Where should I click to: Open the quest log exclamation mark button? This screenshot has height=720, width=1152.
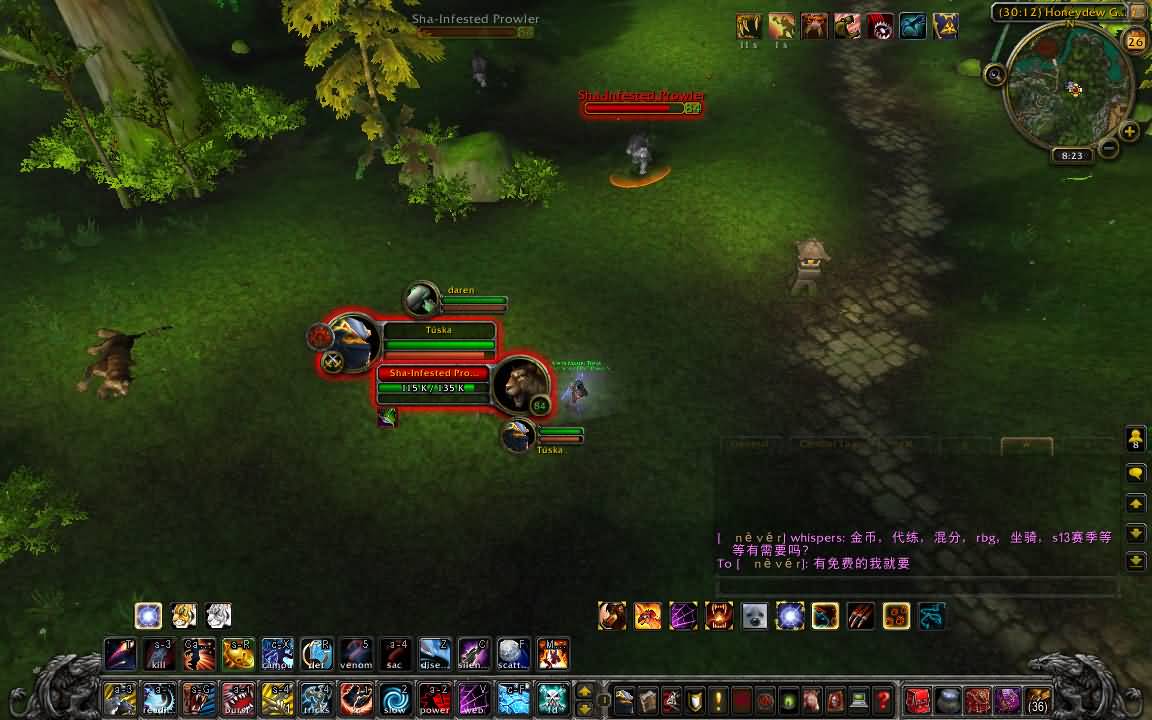[x=716, y=700]
